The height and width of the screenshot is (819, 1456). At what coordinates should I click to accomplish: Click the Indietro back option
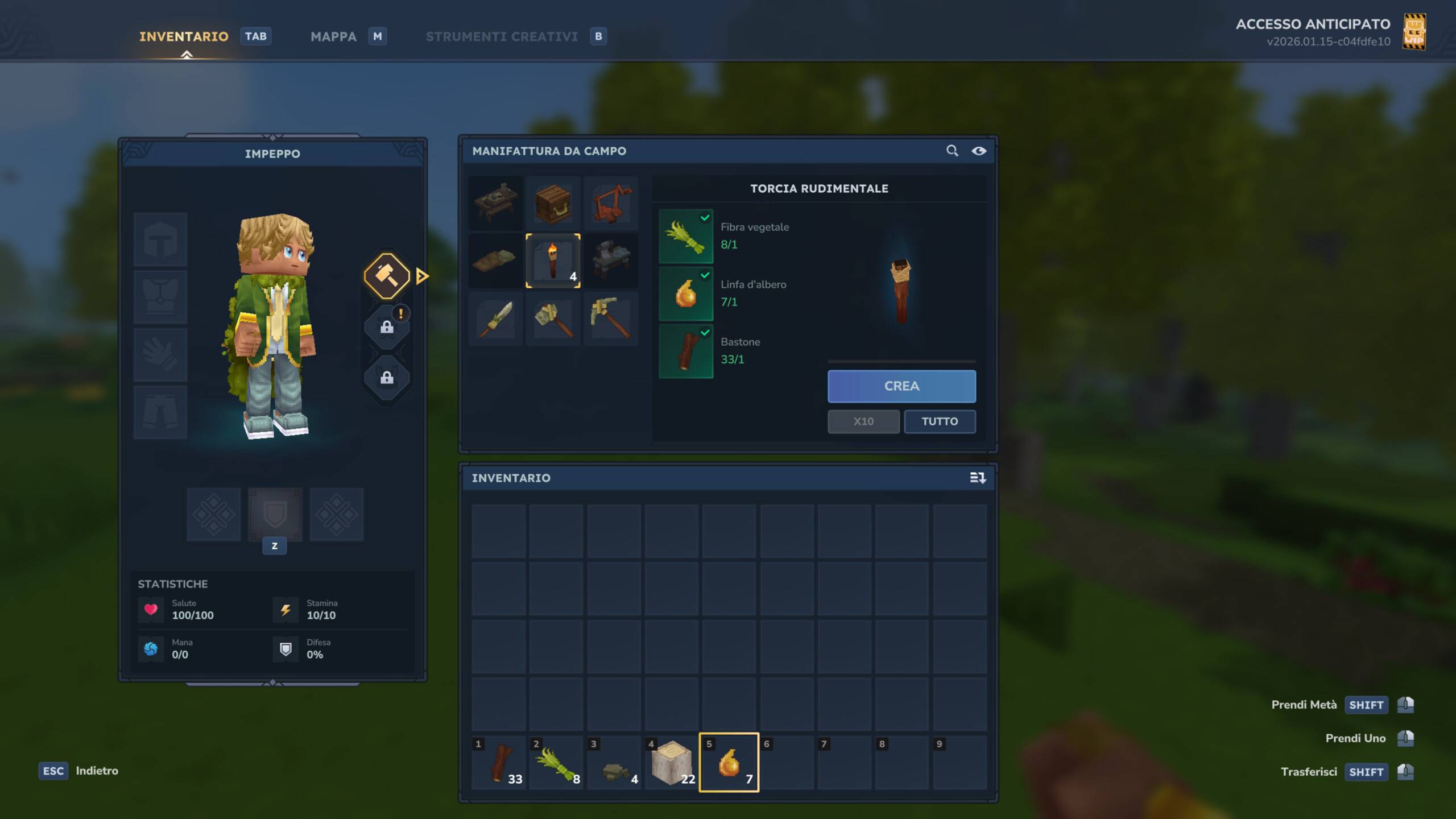97,771
